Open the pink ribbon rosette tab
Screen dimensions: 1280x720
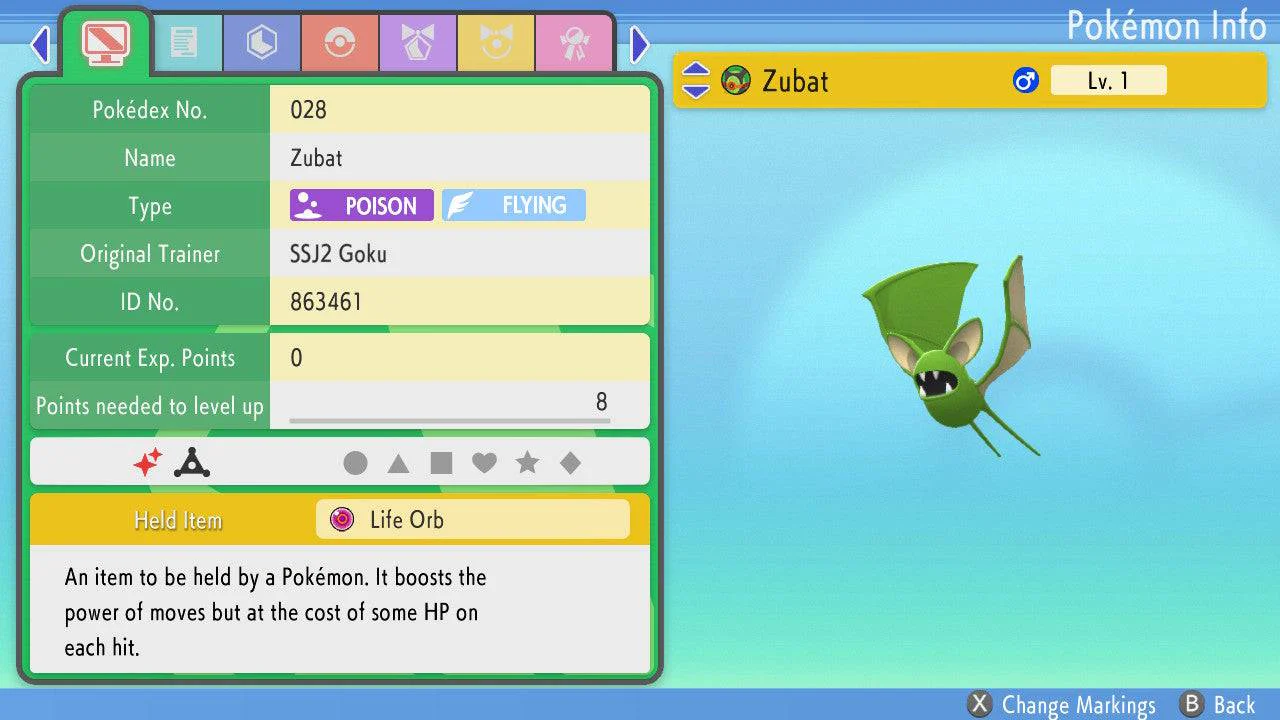pos(574,42)
